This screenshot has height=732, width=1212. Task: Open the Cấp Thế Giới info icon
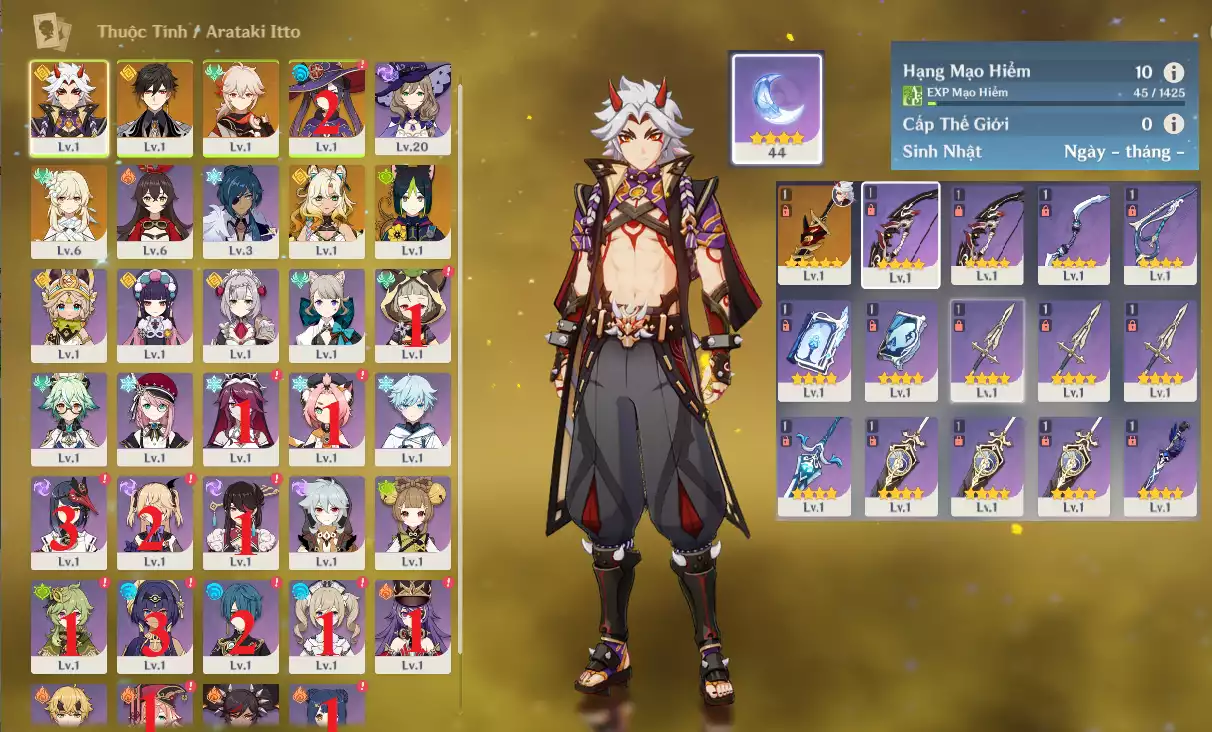point(1174,124)
